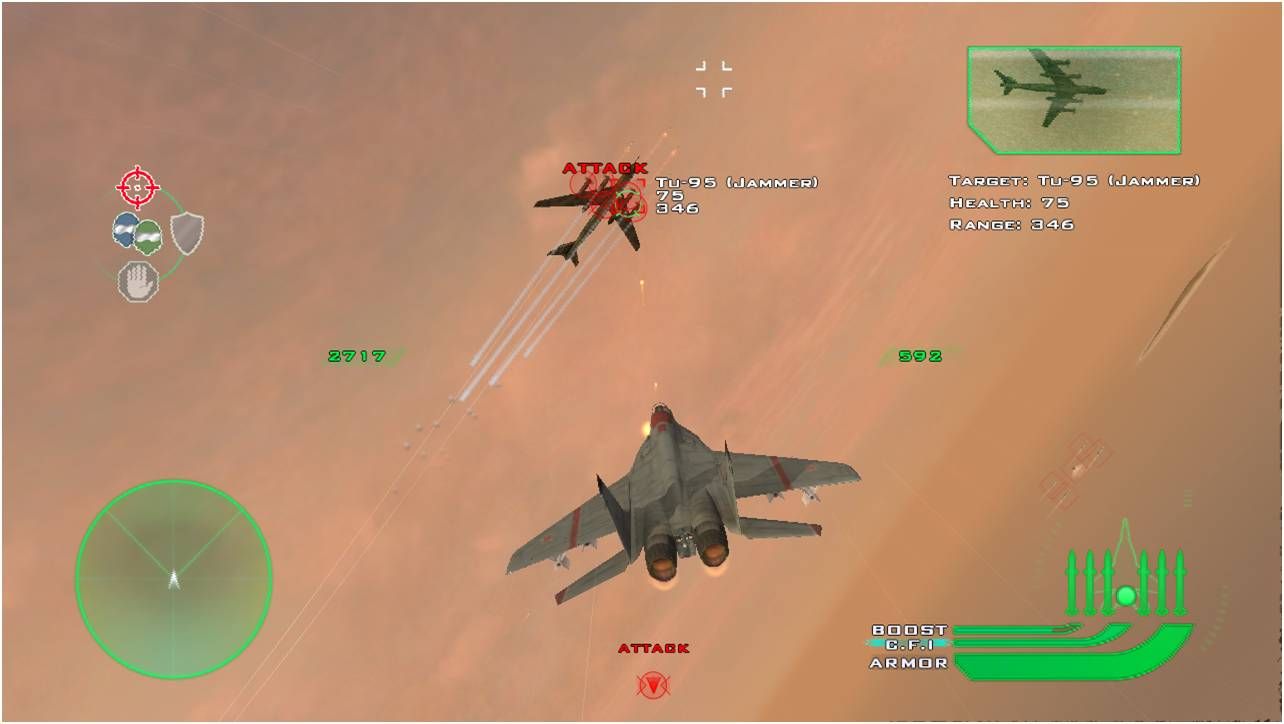Click the Health: 75 readout
Viewport: 1284px width, 724px height.
tap(1008, 203)
